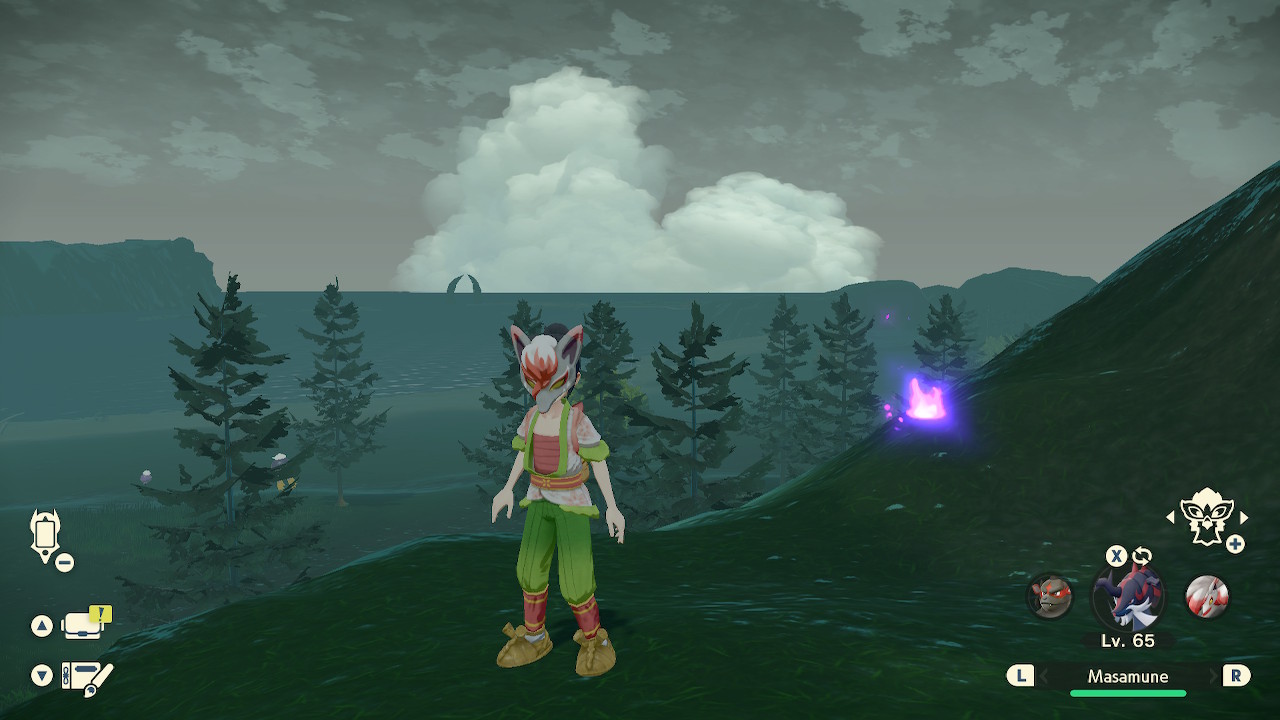
Task: Select the Samurott portrait above Lv. 65
Action: [x=1128, y=596]
